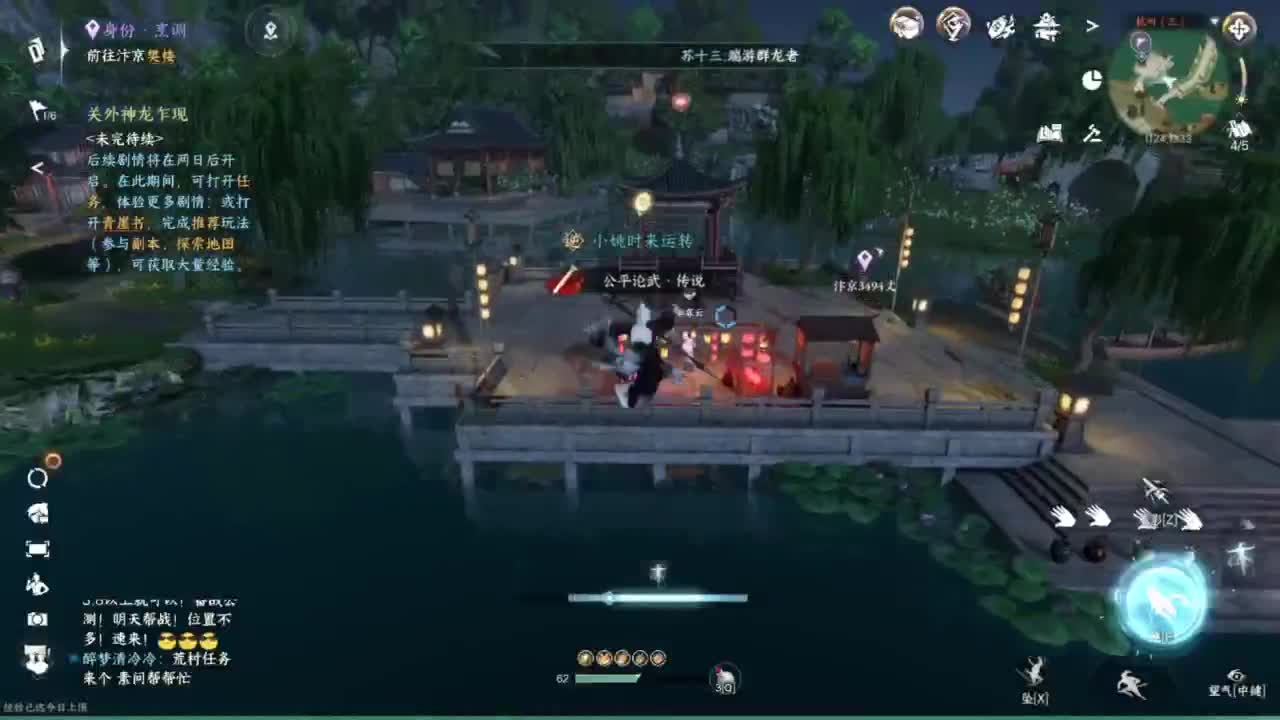The height and width of the screenshot is (720, 1280).
Task: Open the world map via the minimap
Action: tap(1168, 85)
